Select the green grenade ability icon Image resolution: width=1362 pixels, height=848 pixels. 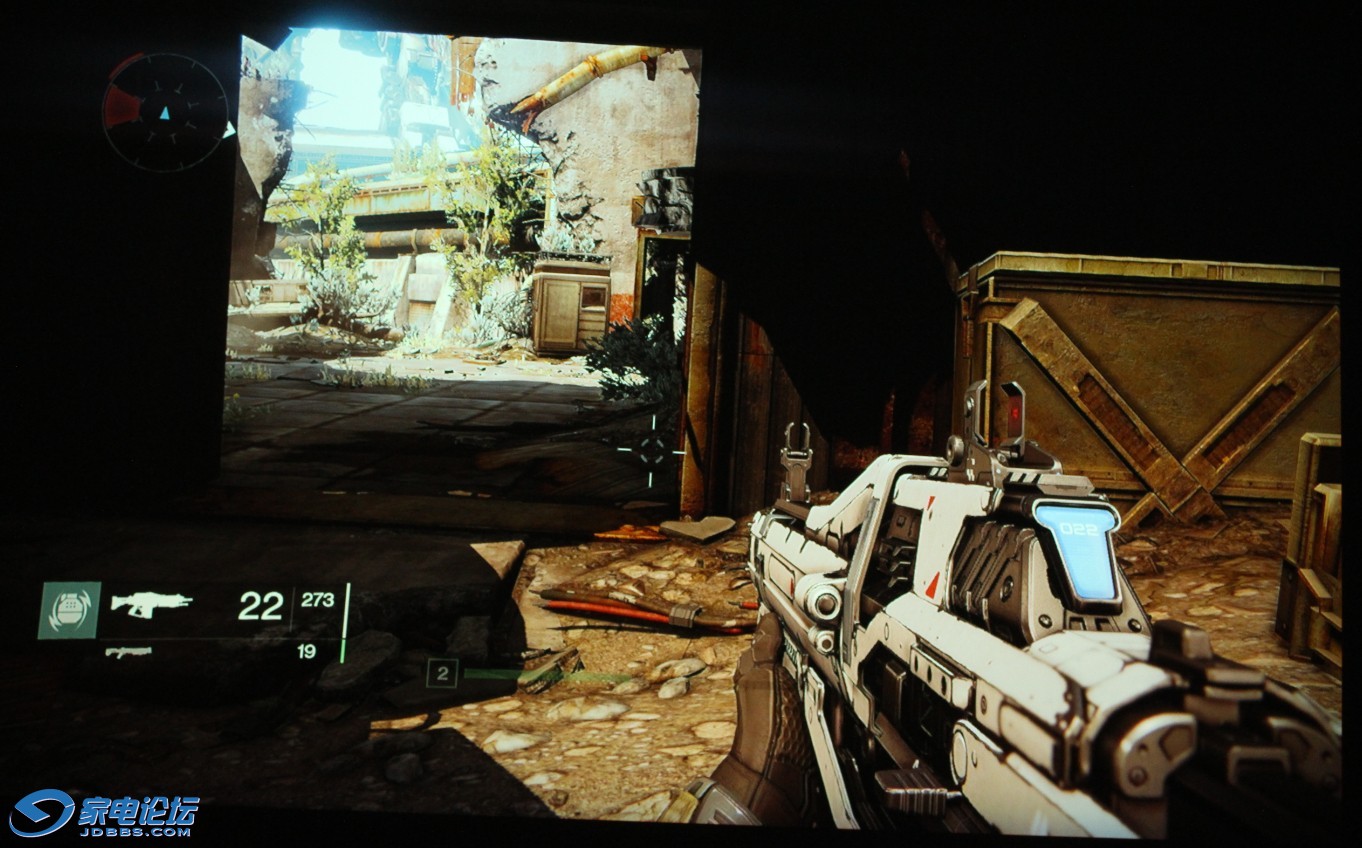tap(69, 610)
